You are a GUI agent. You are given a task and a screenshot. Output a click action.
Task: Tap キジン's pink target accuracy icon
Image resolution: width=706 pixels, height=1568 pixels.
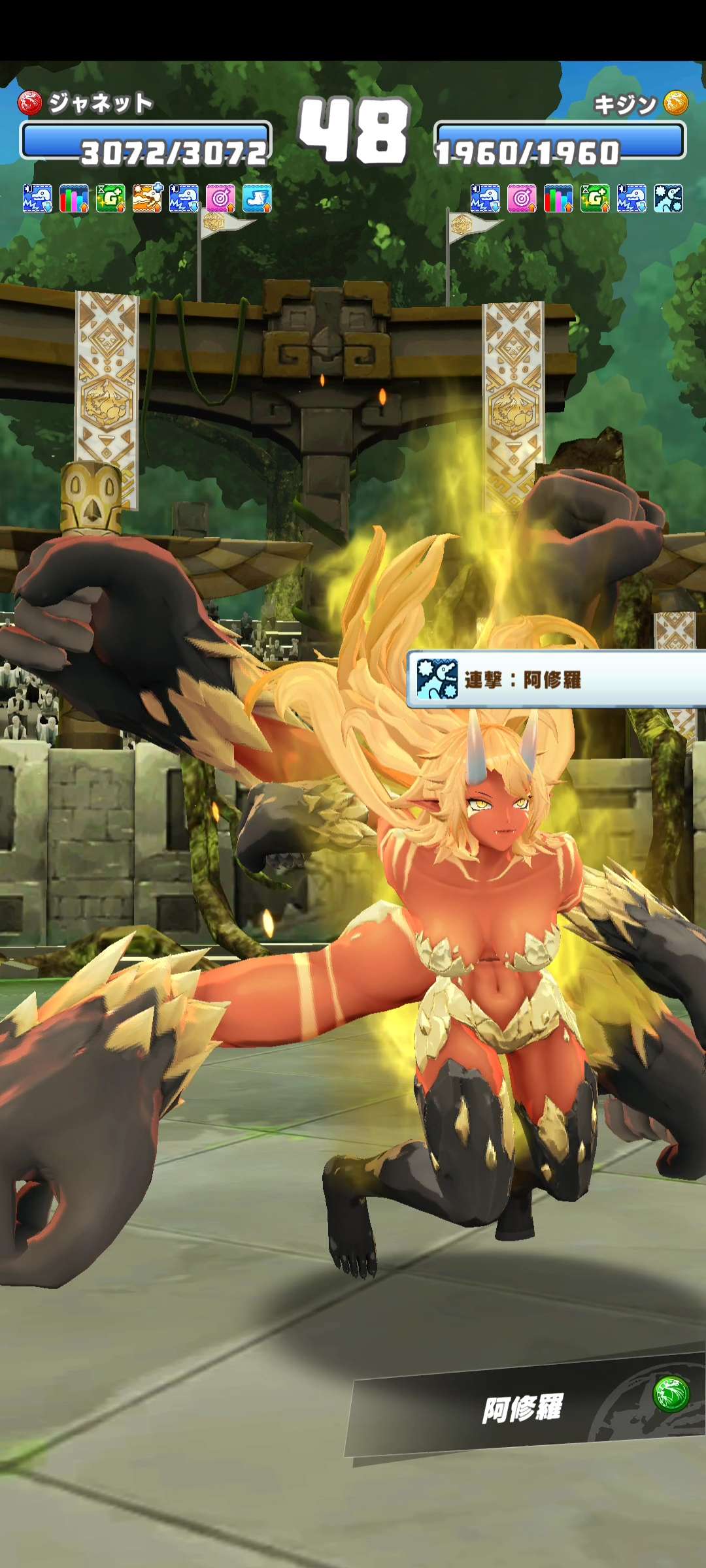pos(522,199)
